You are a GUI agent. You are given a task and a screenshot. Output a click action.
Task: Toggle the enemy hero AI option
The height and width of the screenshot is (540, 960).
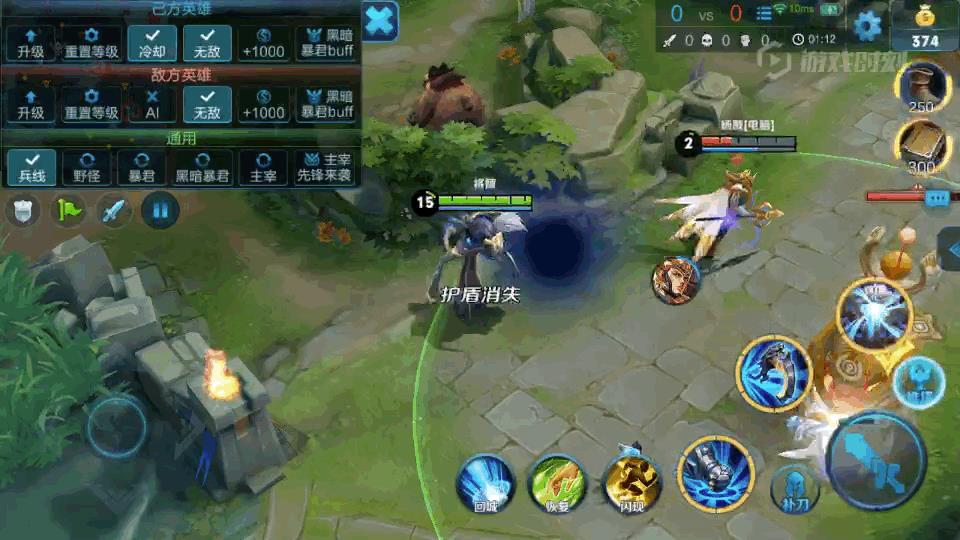click(x=152, y=105)
